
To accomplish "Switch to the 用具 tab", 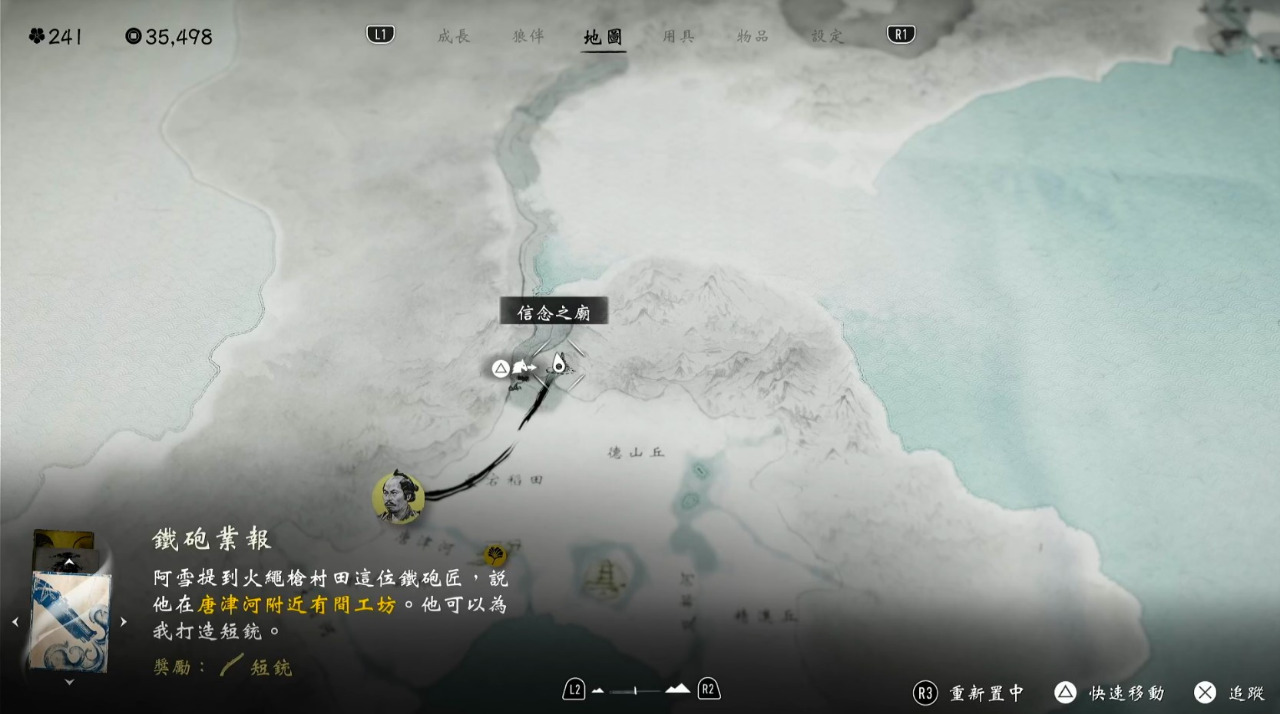I will tap(678, 36).
